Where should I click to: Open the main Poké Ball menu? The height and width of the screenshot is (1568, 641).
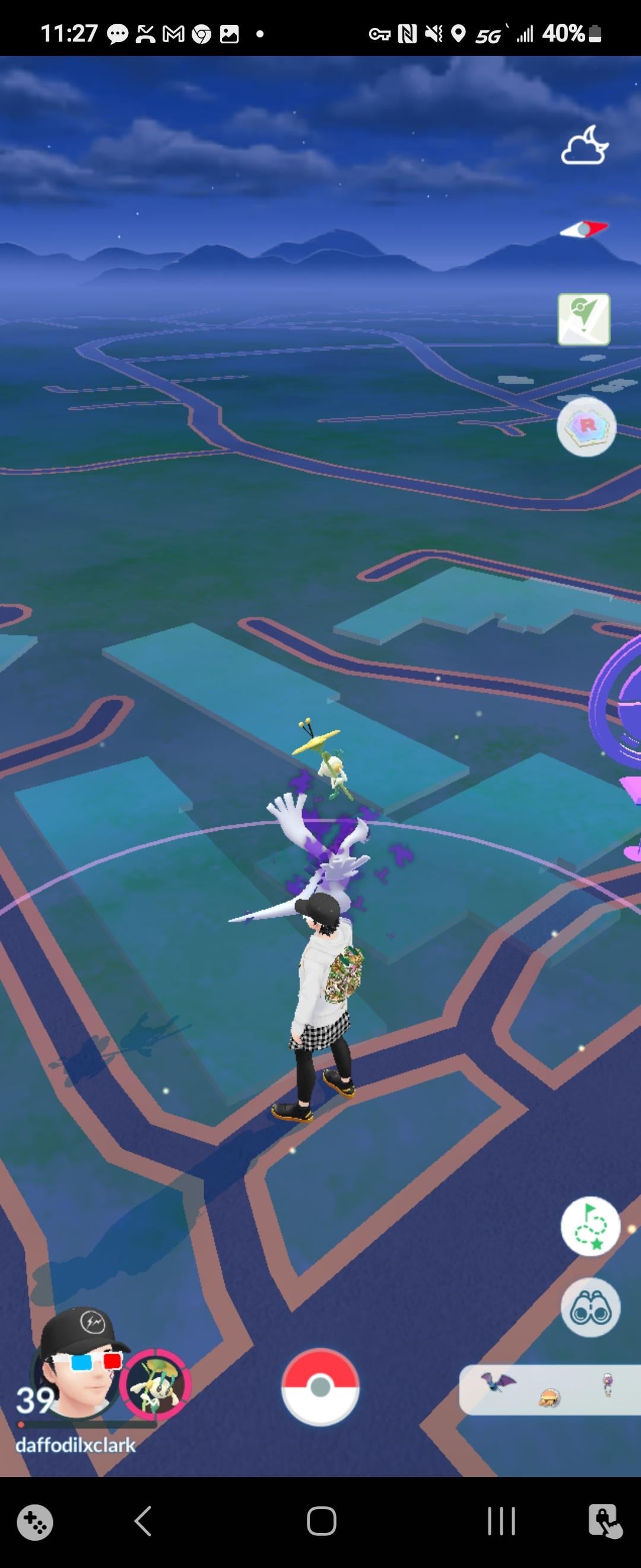pyautogui.click(x=320, y=1387)
